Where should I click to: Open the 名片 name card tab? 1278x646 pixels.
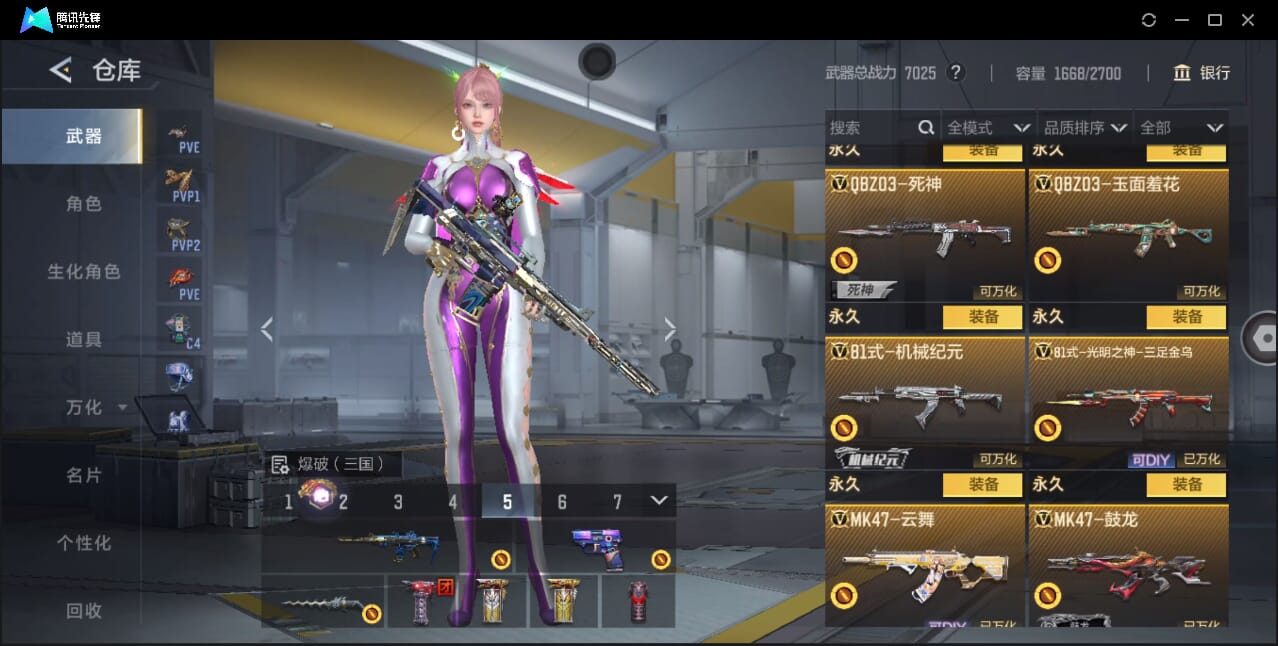click(x=84, y=476)
